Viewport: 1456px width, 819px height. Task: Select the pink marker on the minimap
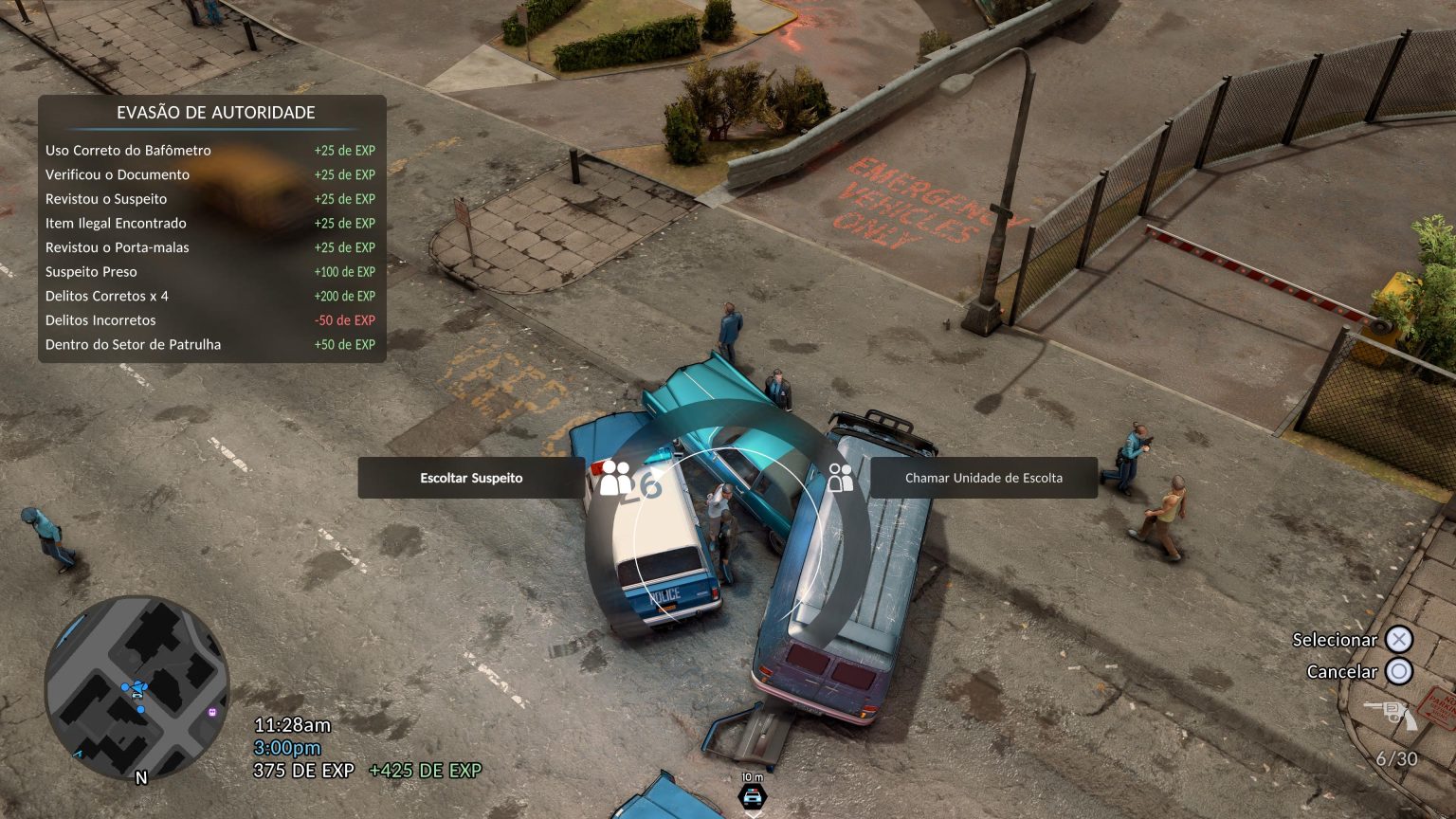point(212,712)
